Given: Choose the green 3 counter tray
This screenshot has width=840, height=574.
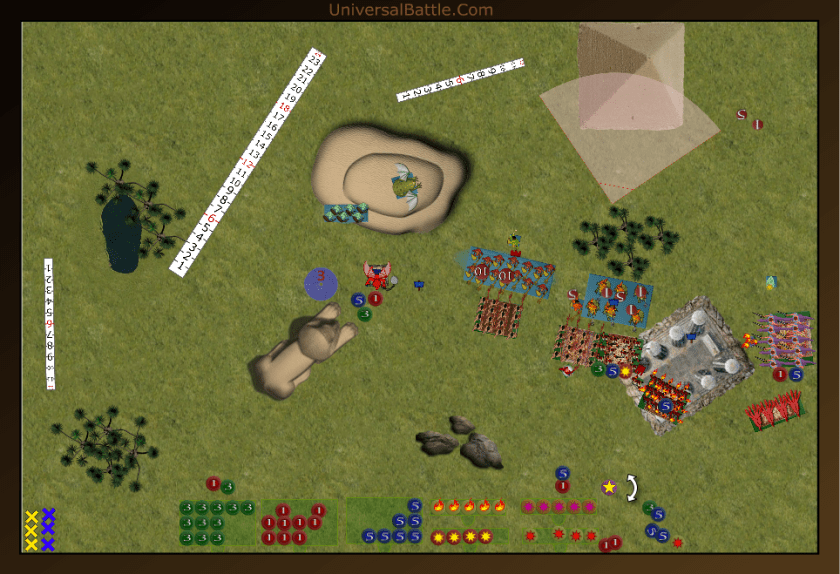Looking at the screenshot, I should pos(217,523).
